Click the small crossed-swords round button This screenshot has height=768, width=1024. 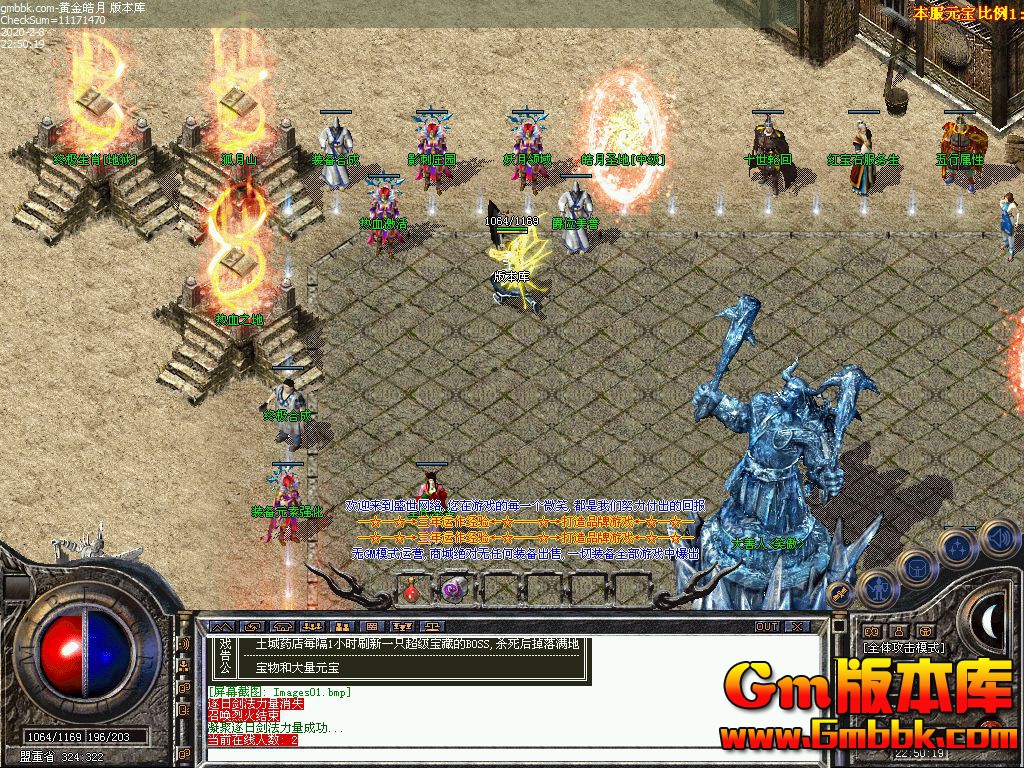tap(840, 593)
